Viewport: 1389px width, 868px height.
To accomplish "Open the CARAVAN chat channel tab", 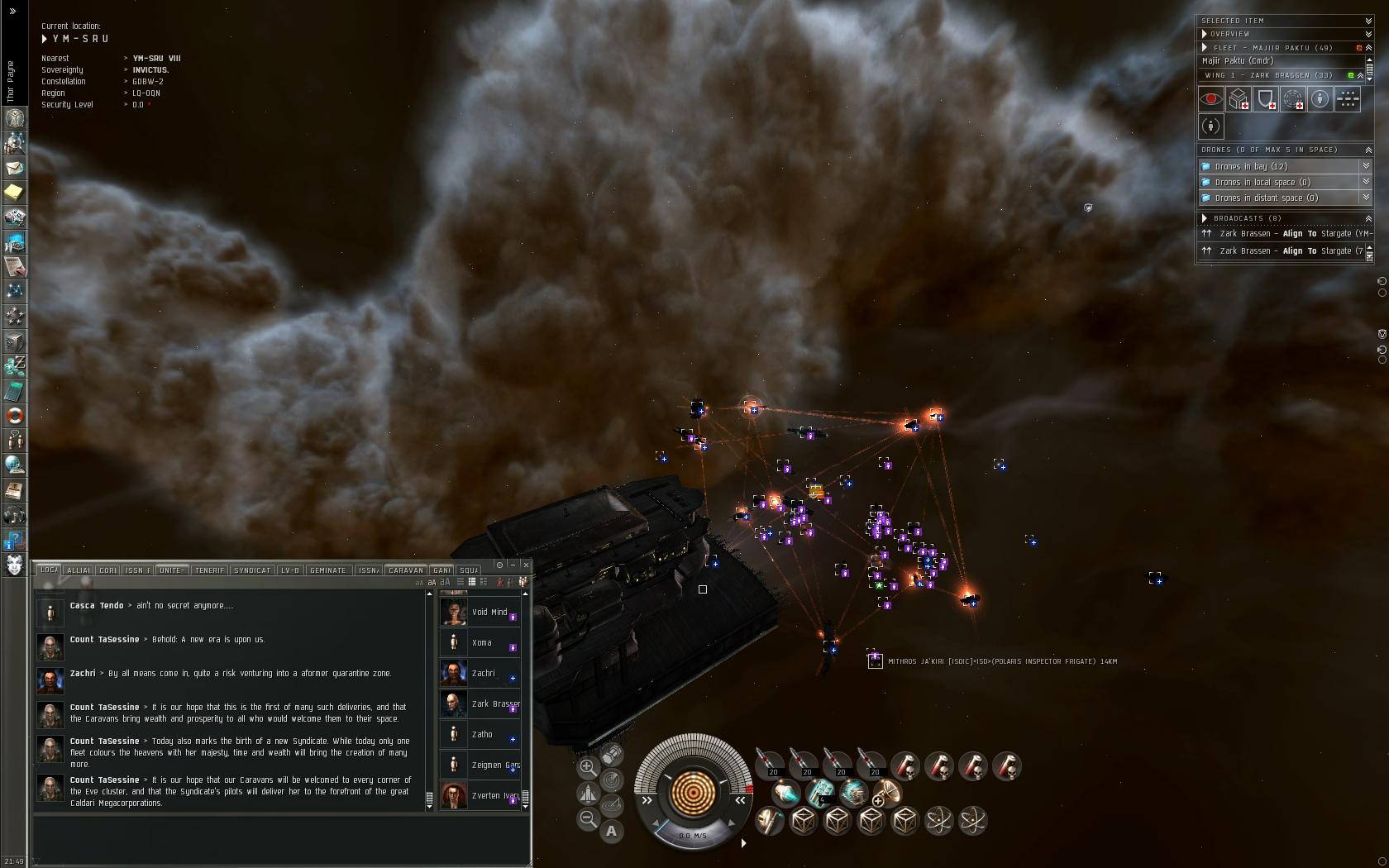I will 405,570.
